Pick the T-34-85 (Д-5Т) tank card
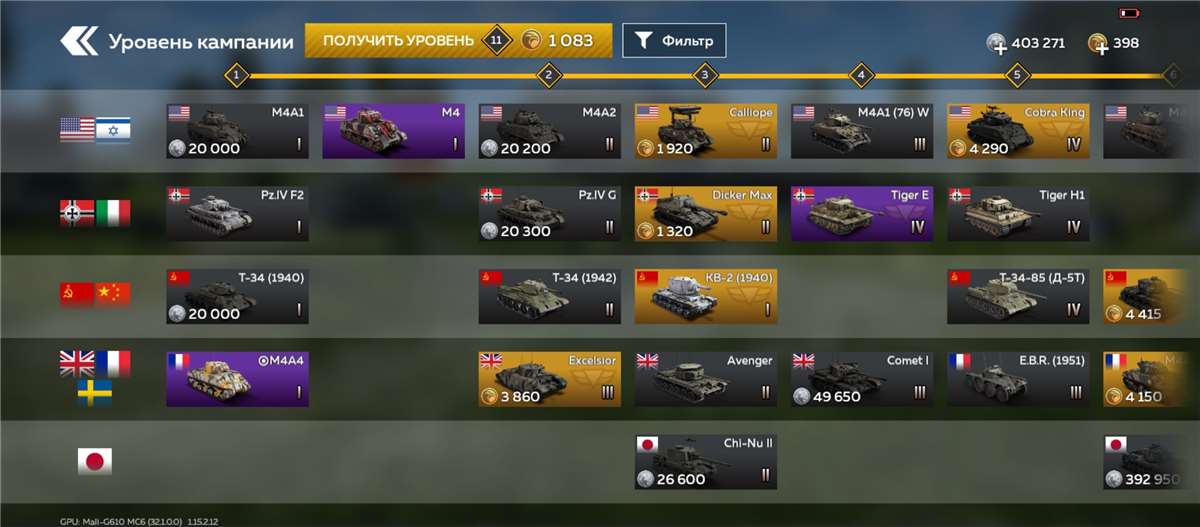Screen dimensions: 1200x527 (x=1018, y=296)
